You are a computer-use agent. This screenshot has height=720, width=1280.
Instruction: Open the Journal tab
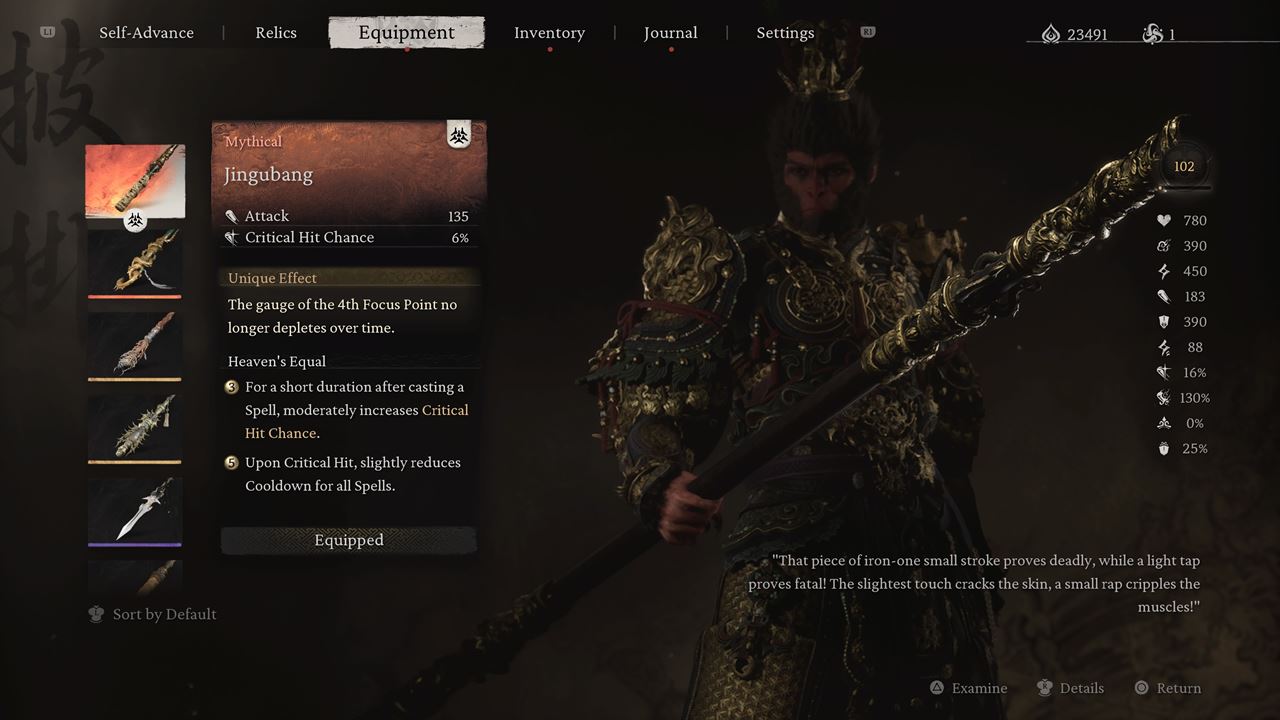pyautogui.click(x=670, y=33)
